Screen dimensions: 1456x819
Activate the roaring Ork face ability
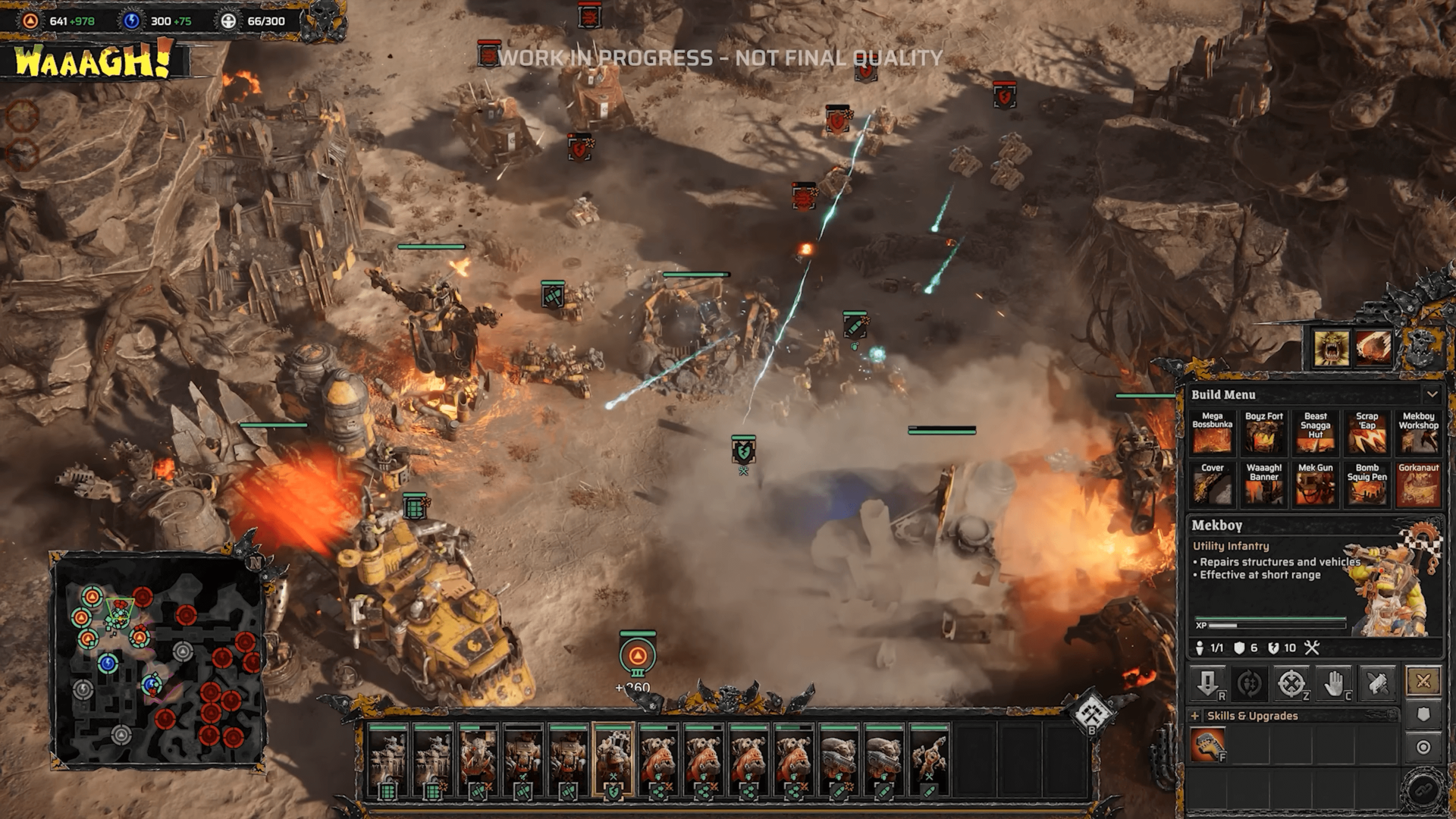click(x=1331, y=348)
